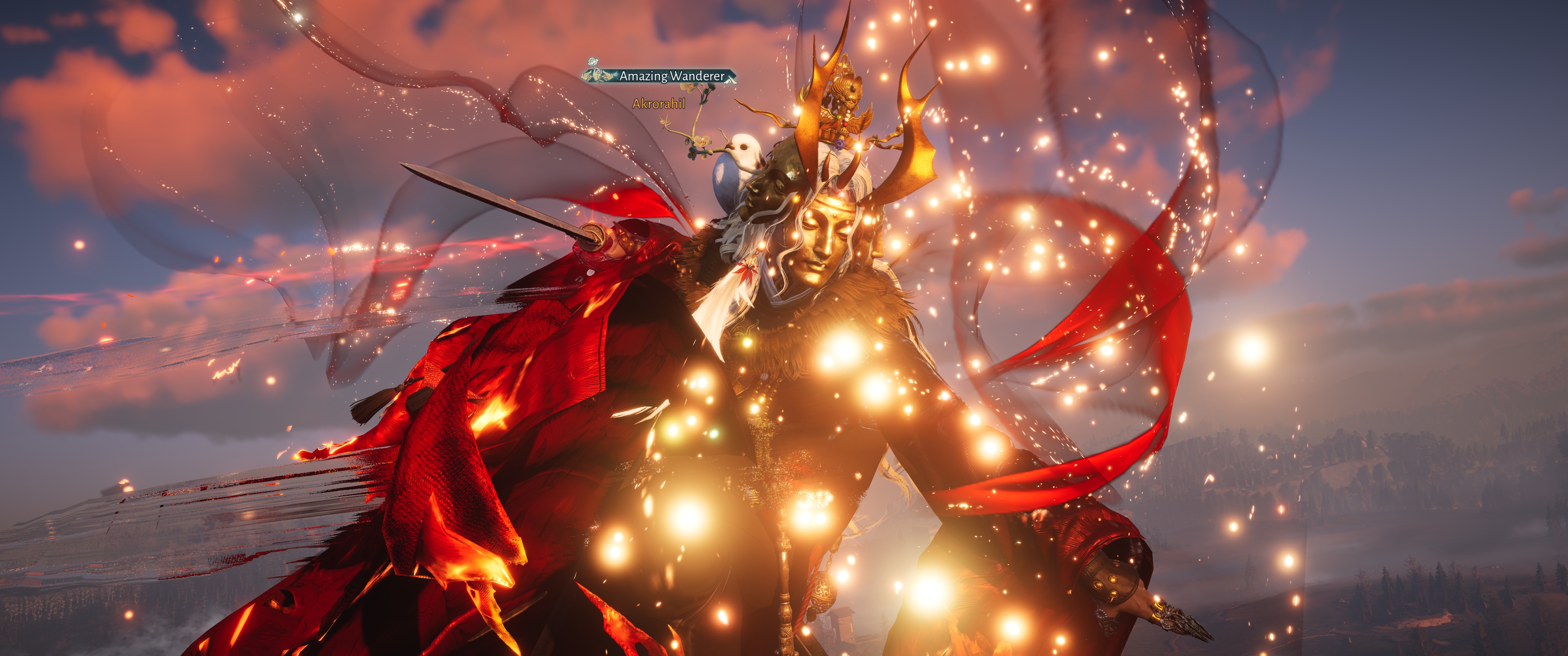This screenshot has height=656, width=1568.
Task: Click the player name Akrorahil
Action: pyautogui.click(x=659, y=104)
